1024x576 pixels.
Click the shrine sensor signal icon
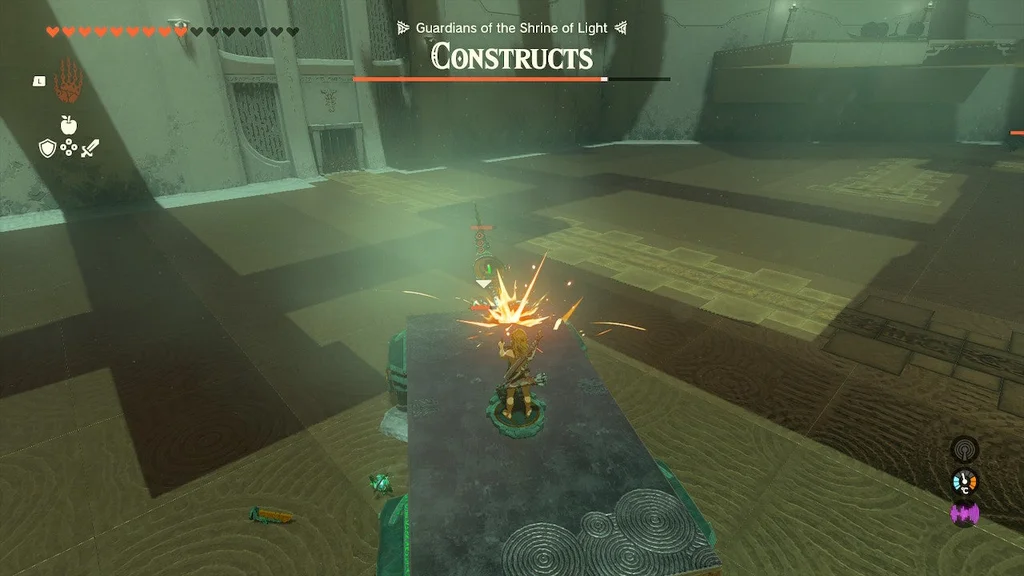tap(964, 450)
